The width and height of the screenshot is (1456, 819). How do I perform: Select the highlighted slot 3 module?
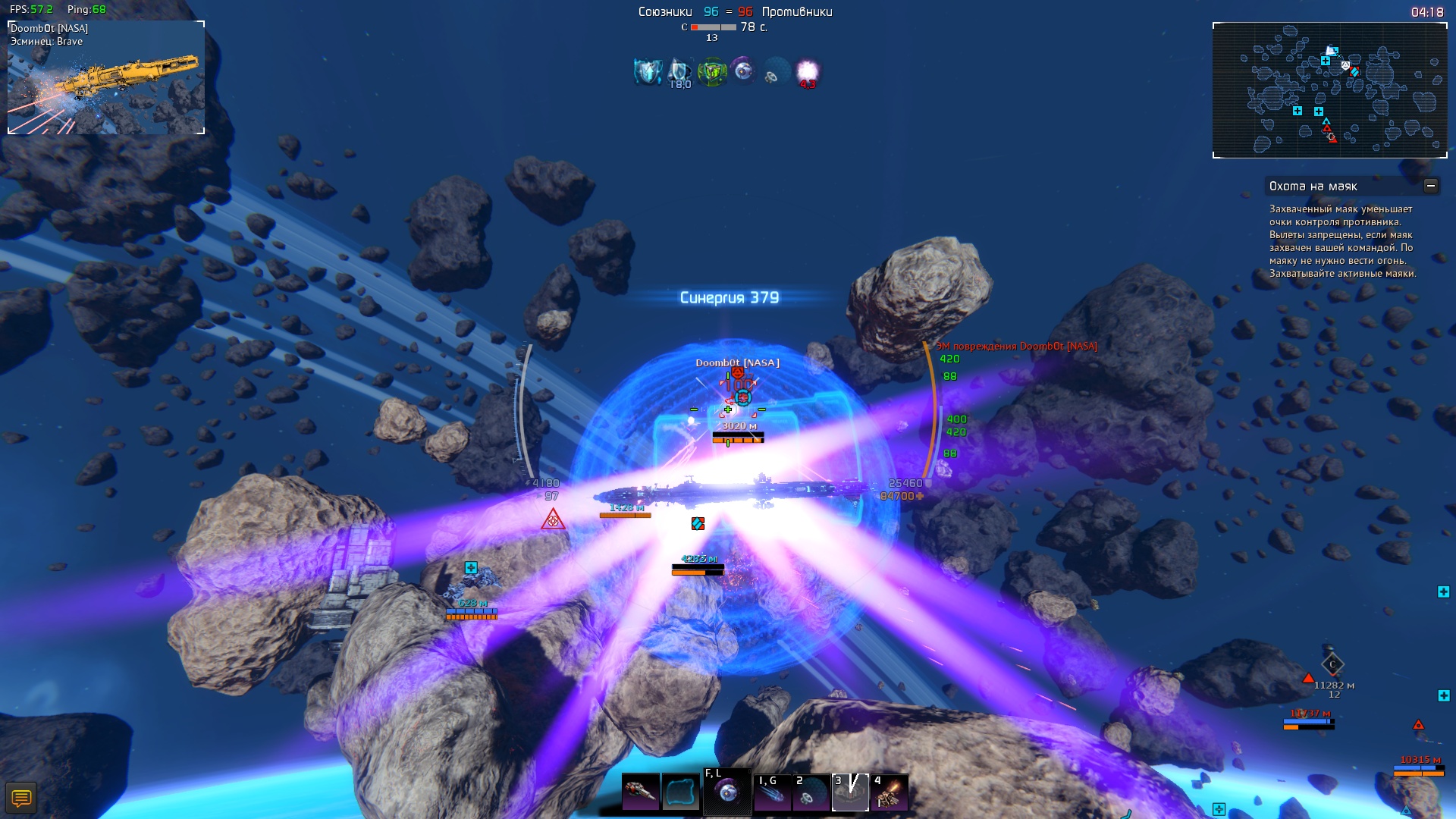click(850, 792)
